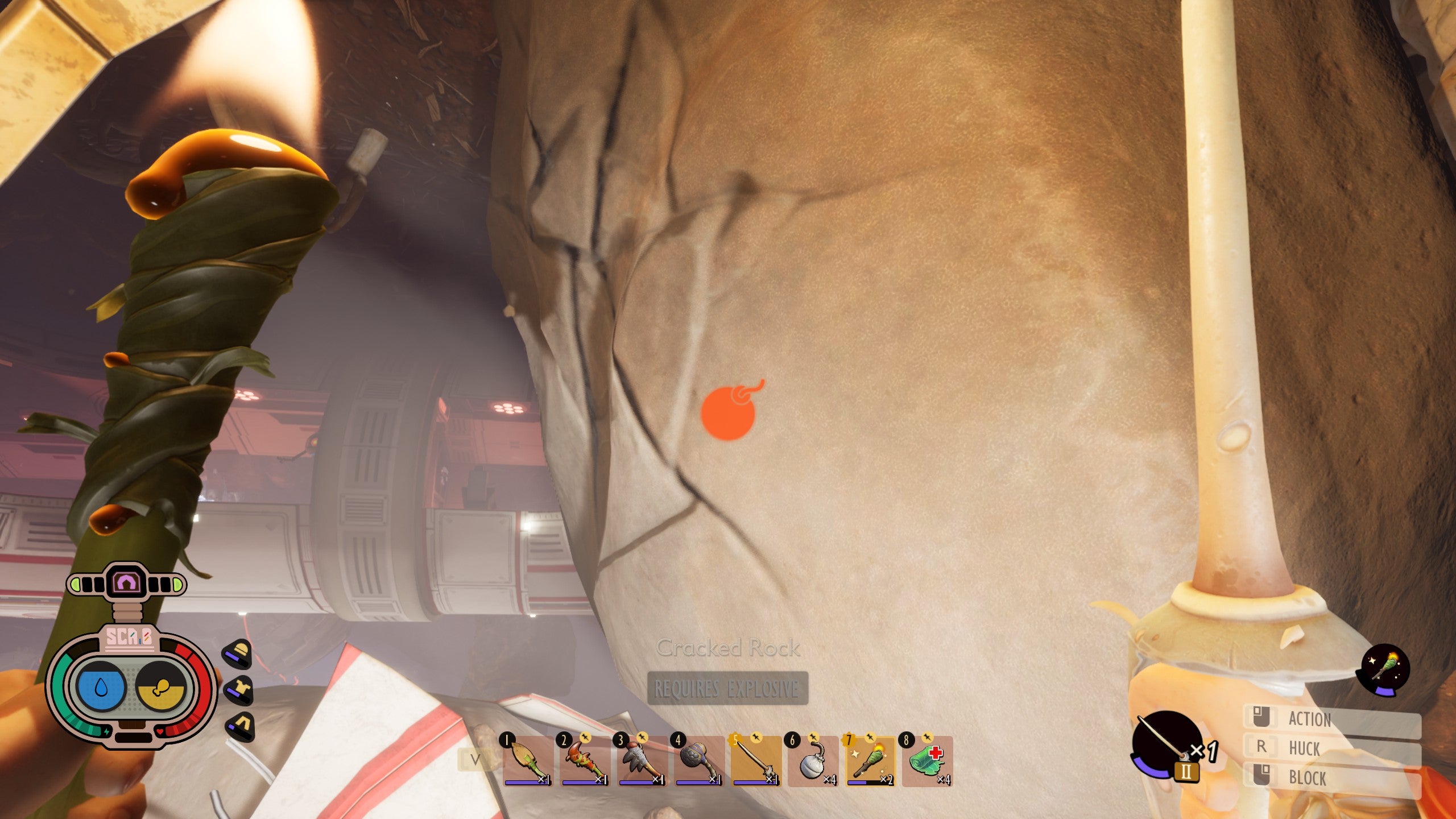The image size is (1456, 819).
Task: Select the pebblet spear in slot 1
Action: click(x=527, y=761)
